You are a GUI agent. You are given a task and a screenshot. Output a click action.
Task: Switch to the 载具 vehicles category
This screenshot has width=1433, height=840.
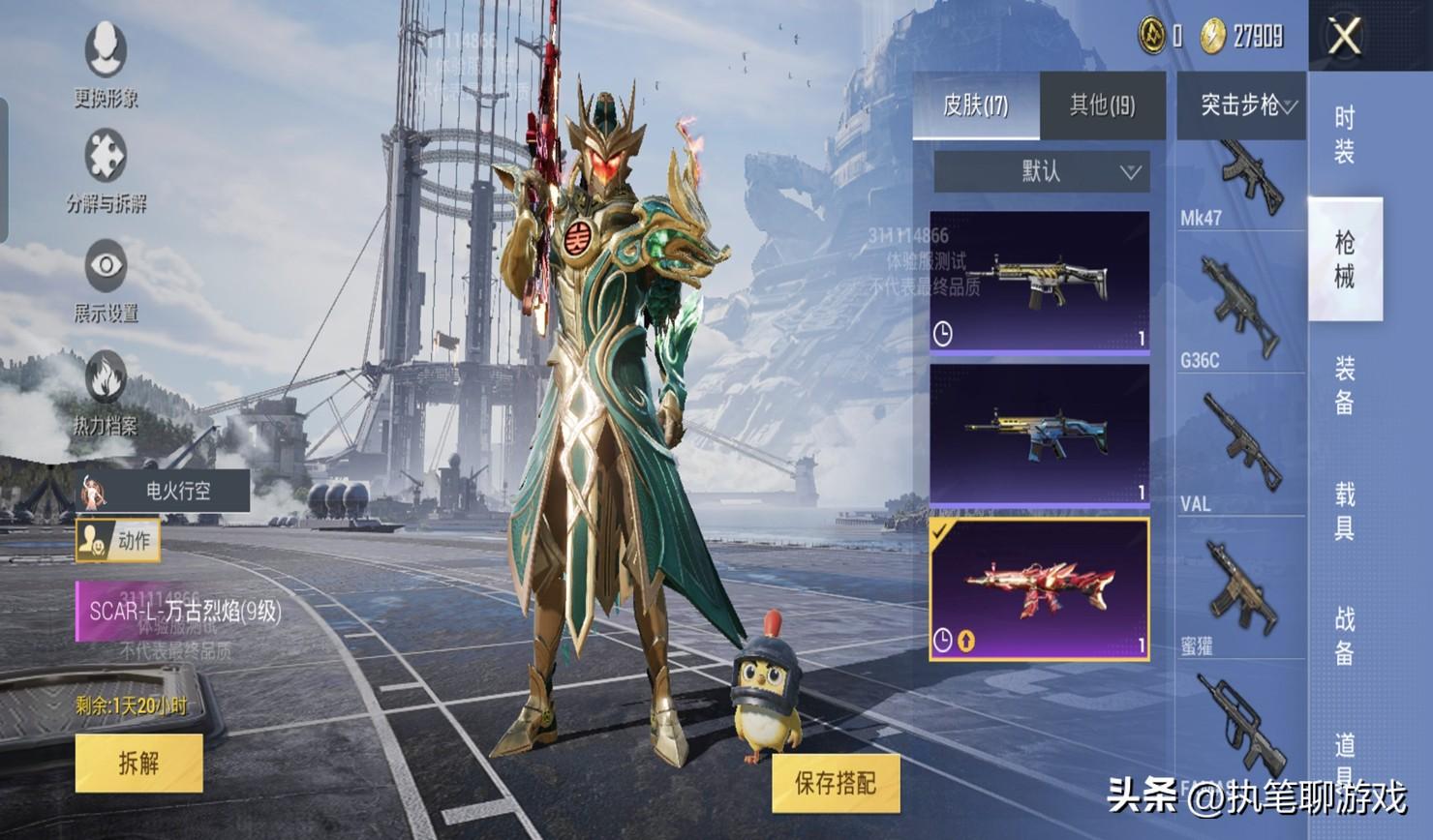click(x=1345, y=511)
